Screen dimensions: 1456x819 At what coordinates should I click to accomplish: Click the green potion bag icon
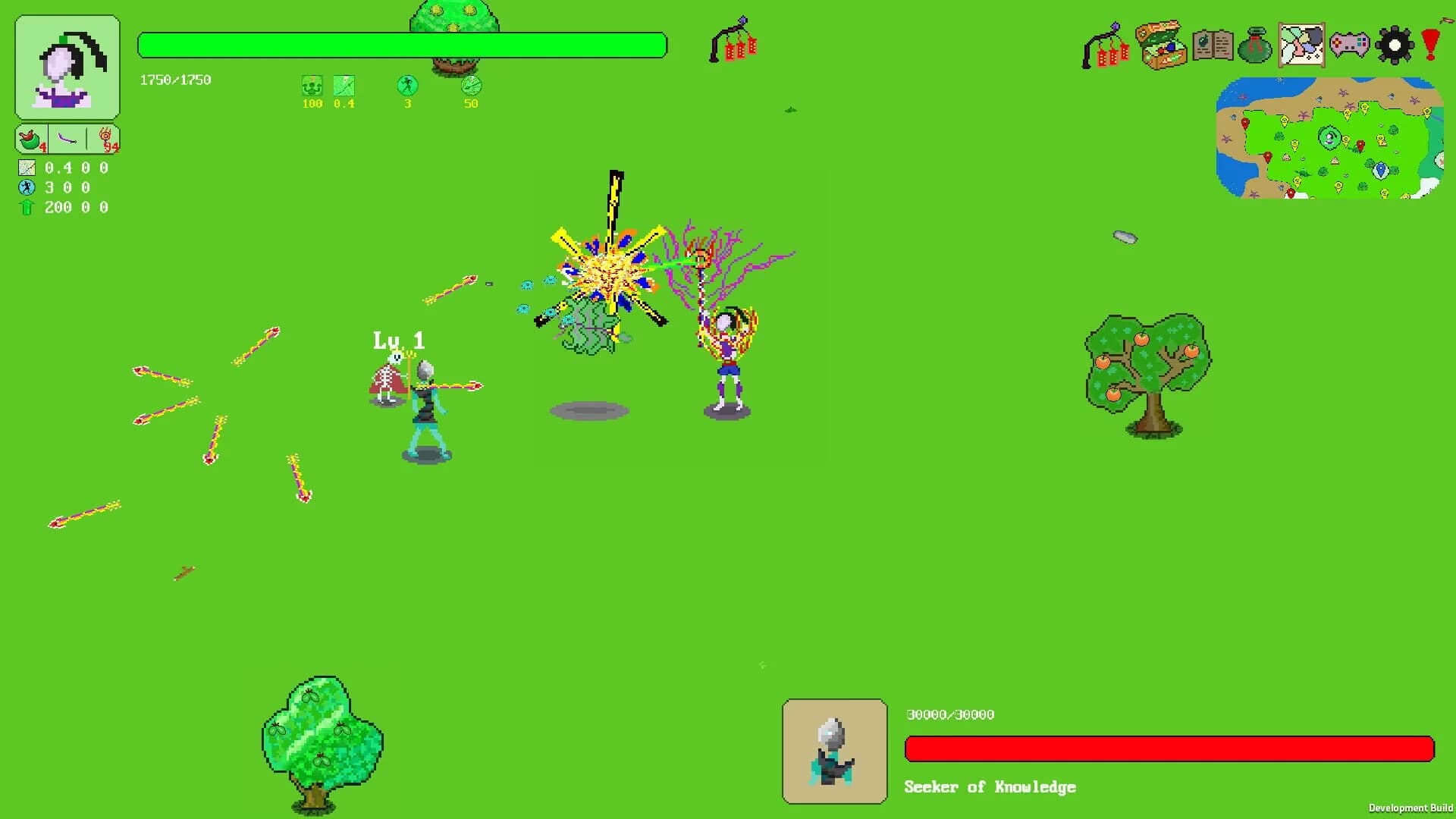pyautogui.click(x=1256, y=47)
